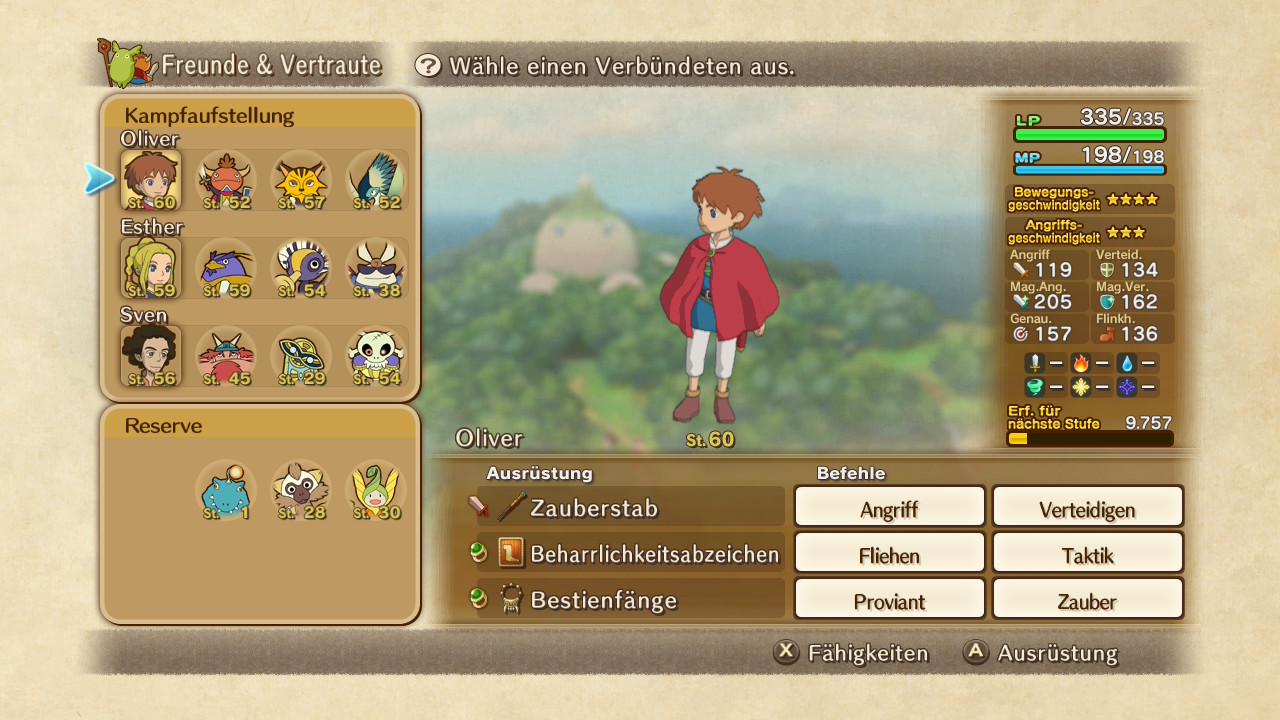Choose the yellow cat familiar, level 57
This screenshot has height=720, width=1280.
click(301, 181)
